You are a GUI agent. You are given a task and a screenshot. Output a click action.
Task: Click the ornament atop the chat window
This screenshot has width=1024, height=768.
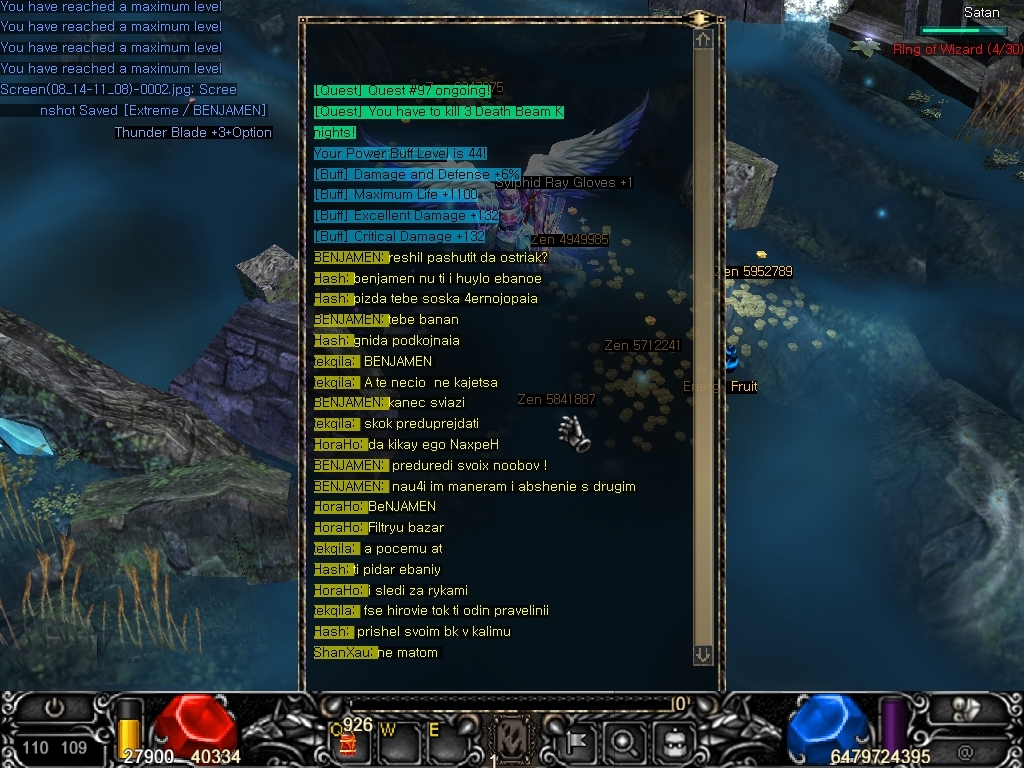(698, 18)
